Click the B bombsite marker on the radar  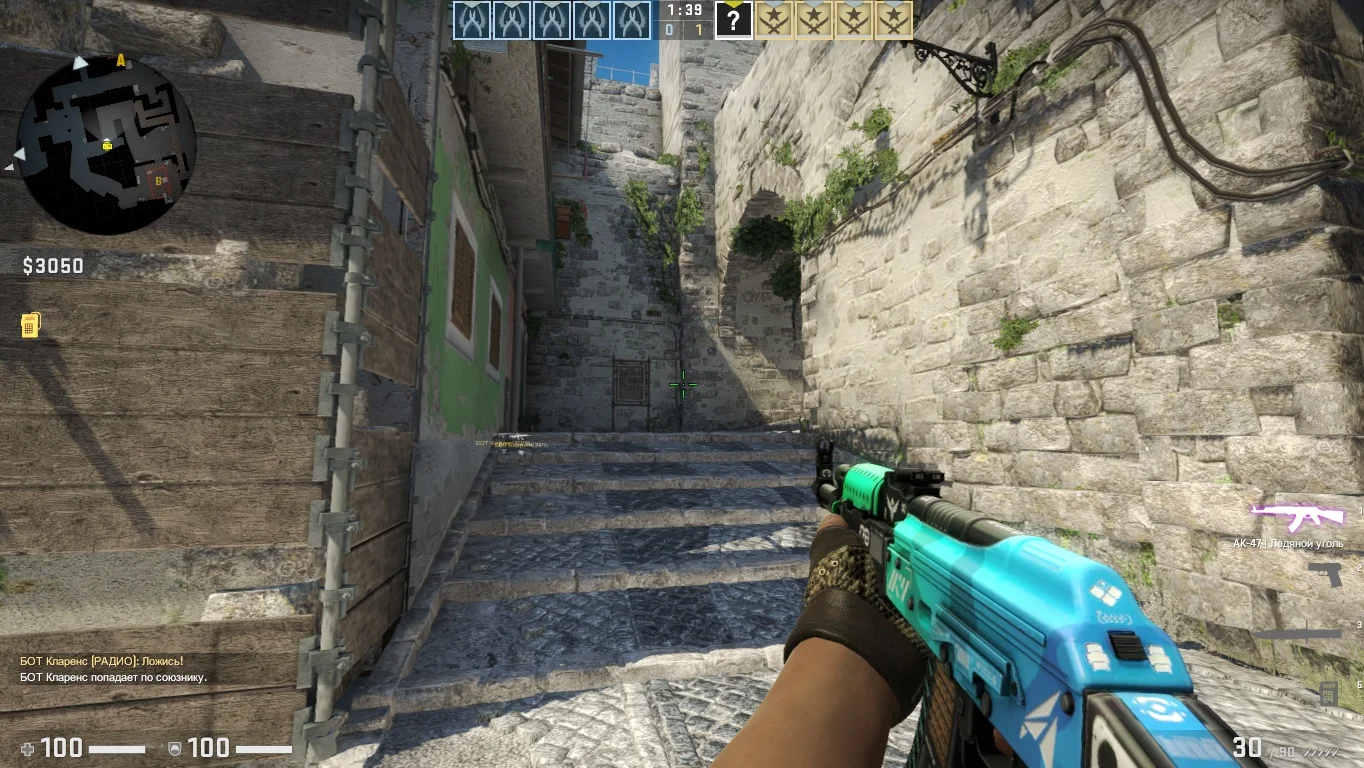(159, 181)
